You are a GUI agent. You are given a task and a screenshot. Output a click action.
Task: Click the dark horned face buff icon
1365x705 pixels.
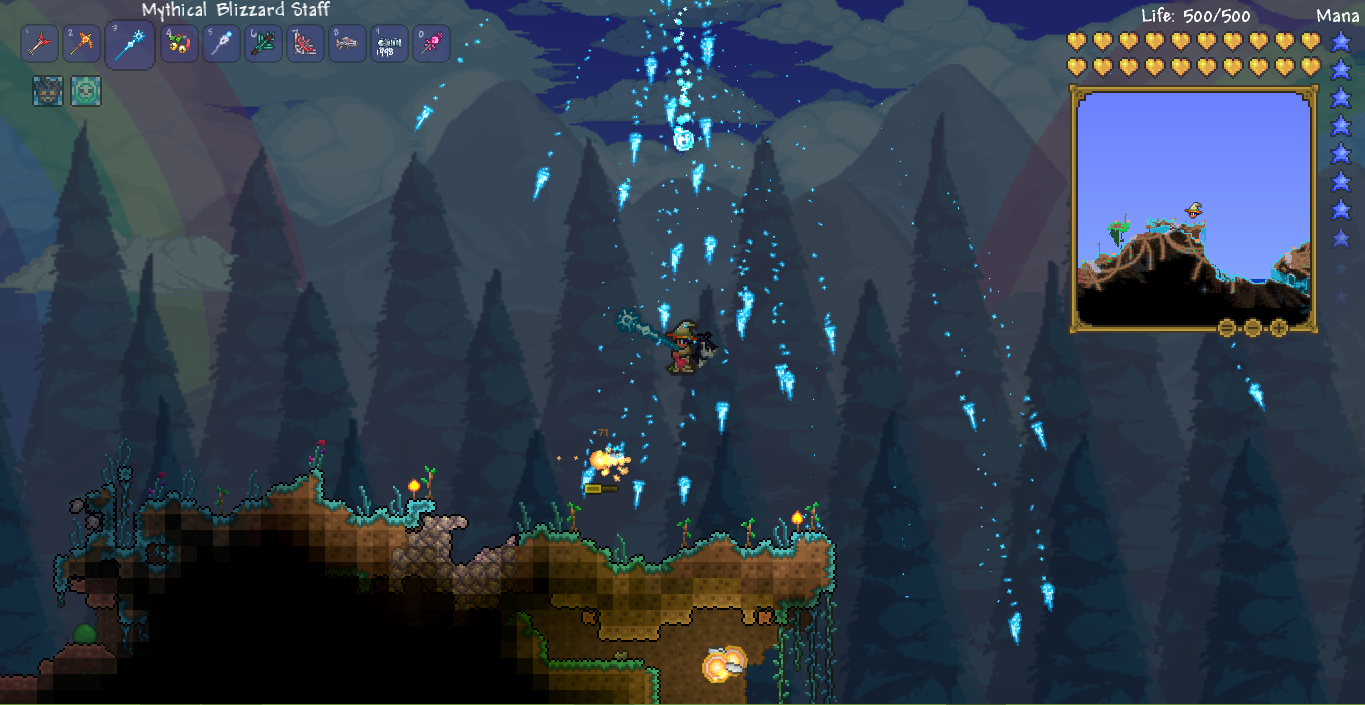[x=47, y=92]
